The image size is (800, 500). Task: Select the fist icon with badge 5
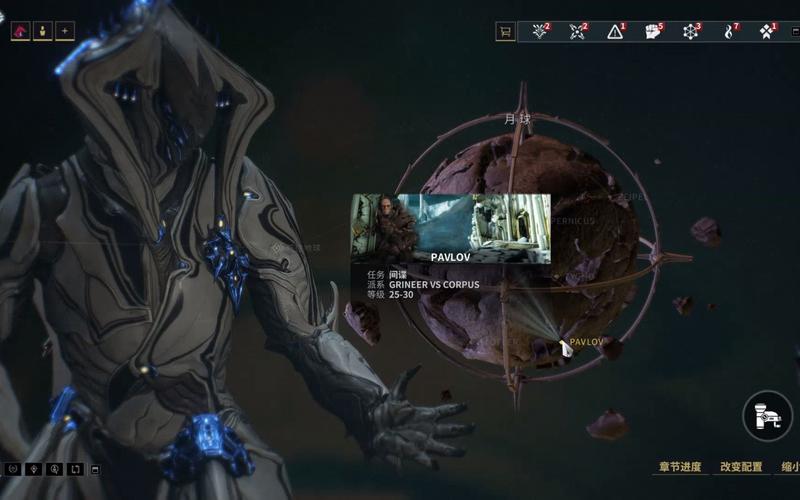[652, 31]
